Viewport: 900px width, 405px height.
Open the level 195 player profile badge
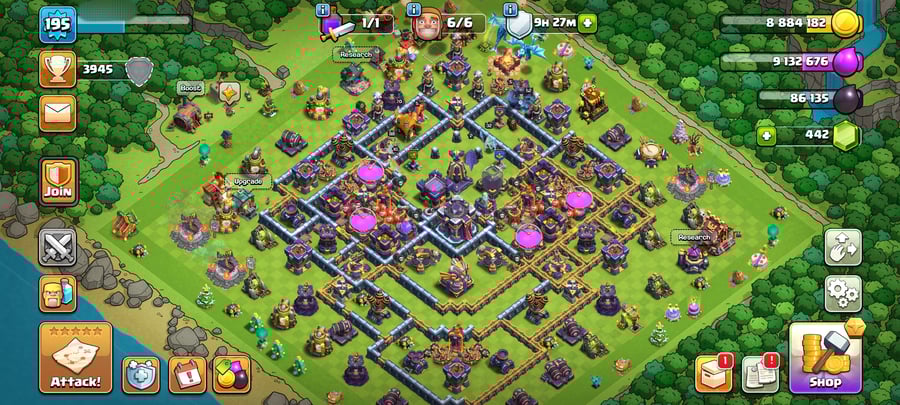click(58, 24)
